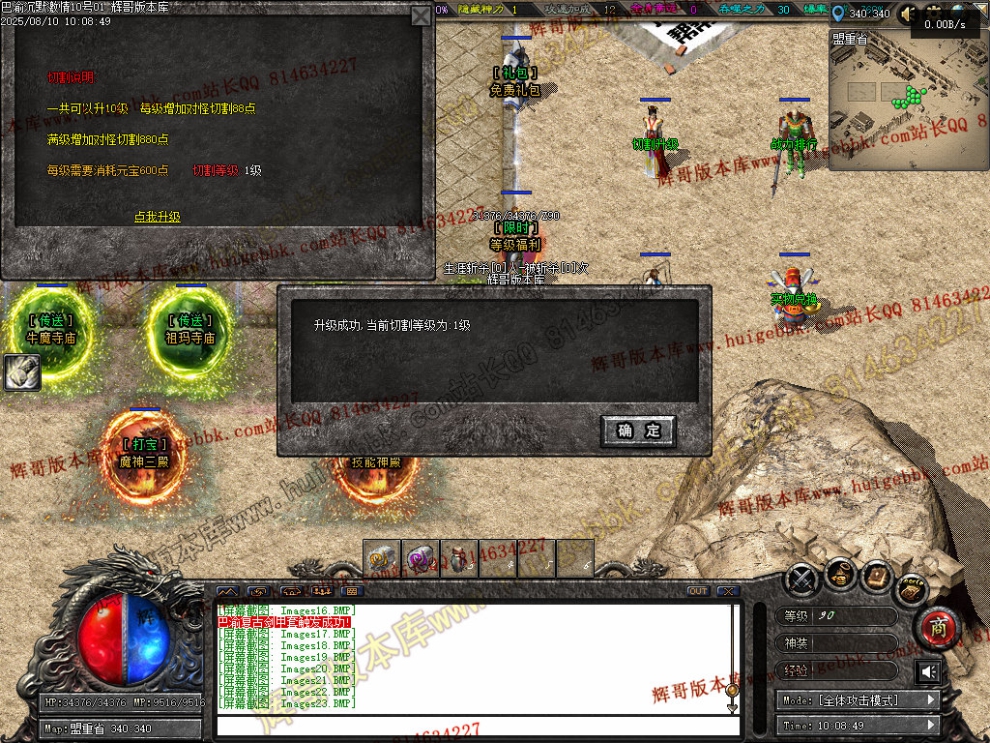990x743 pixels.
Task: Confirm the upgrade success dialog with 确定
Action: pos(638,431)
